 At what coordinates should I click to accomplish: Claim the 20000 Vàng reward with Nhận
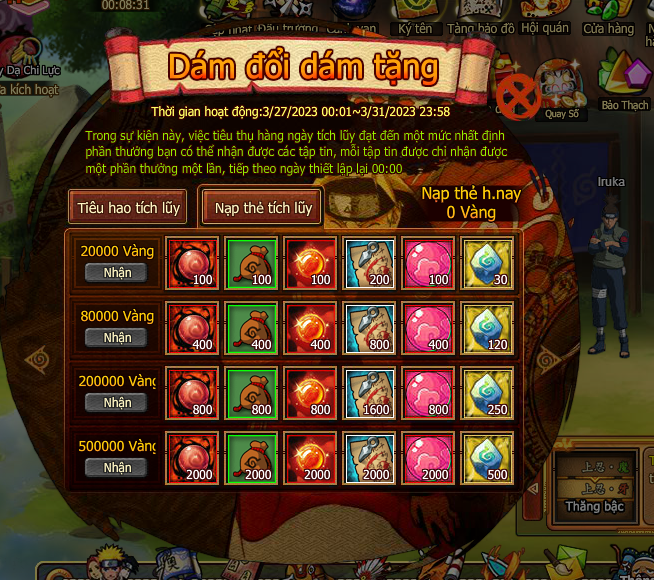[x=117, y=272]
